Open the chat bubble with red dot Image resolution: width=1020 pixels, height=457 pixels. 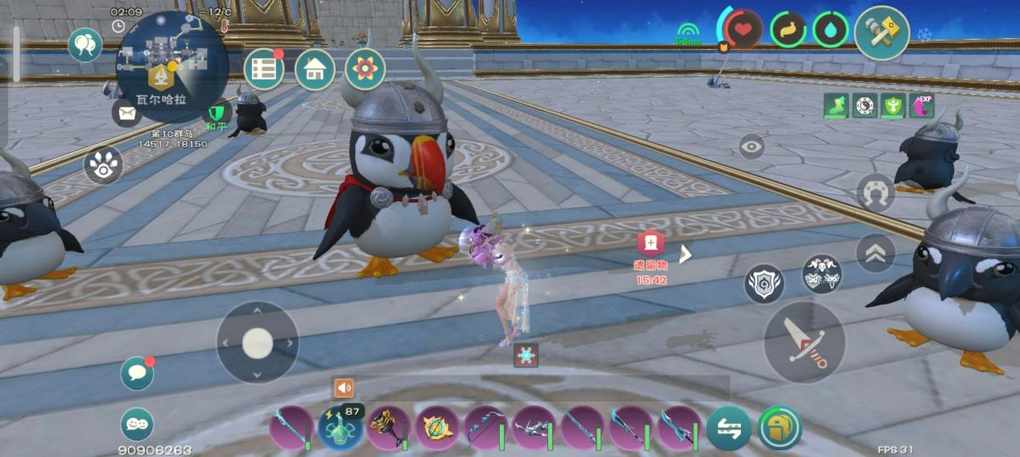[137, 373]
